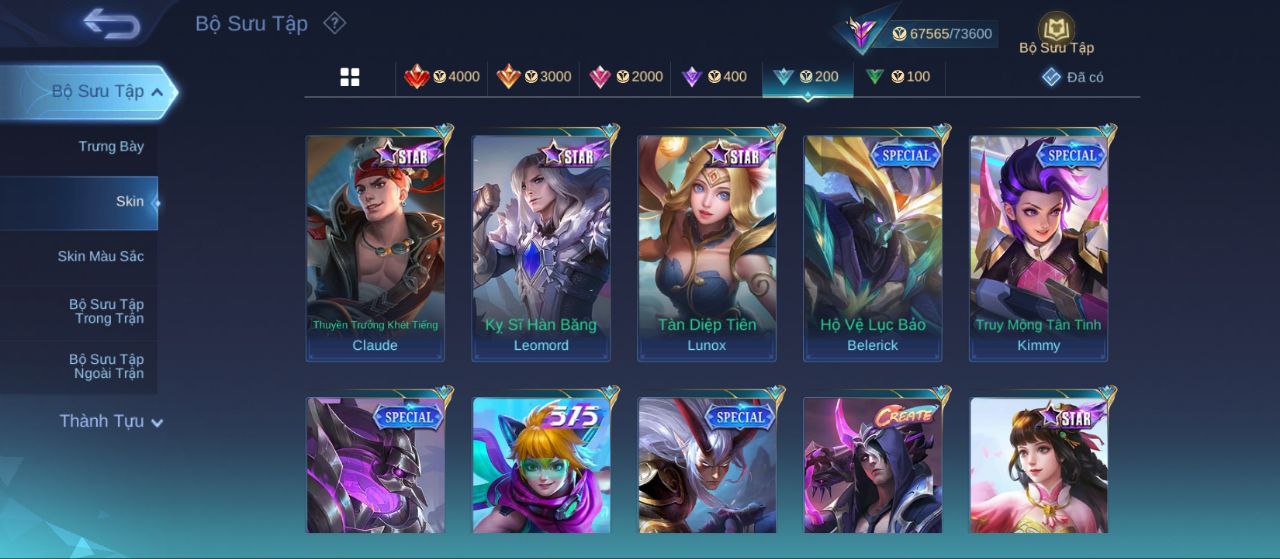Open the Skin Màu Sắc section
The image size is (1280, 559).
(x=100, y=257)
